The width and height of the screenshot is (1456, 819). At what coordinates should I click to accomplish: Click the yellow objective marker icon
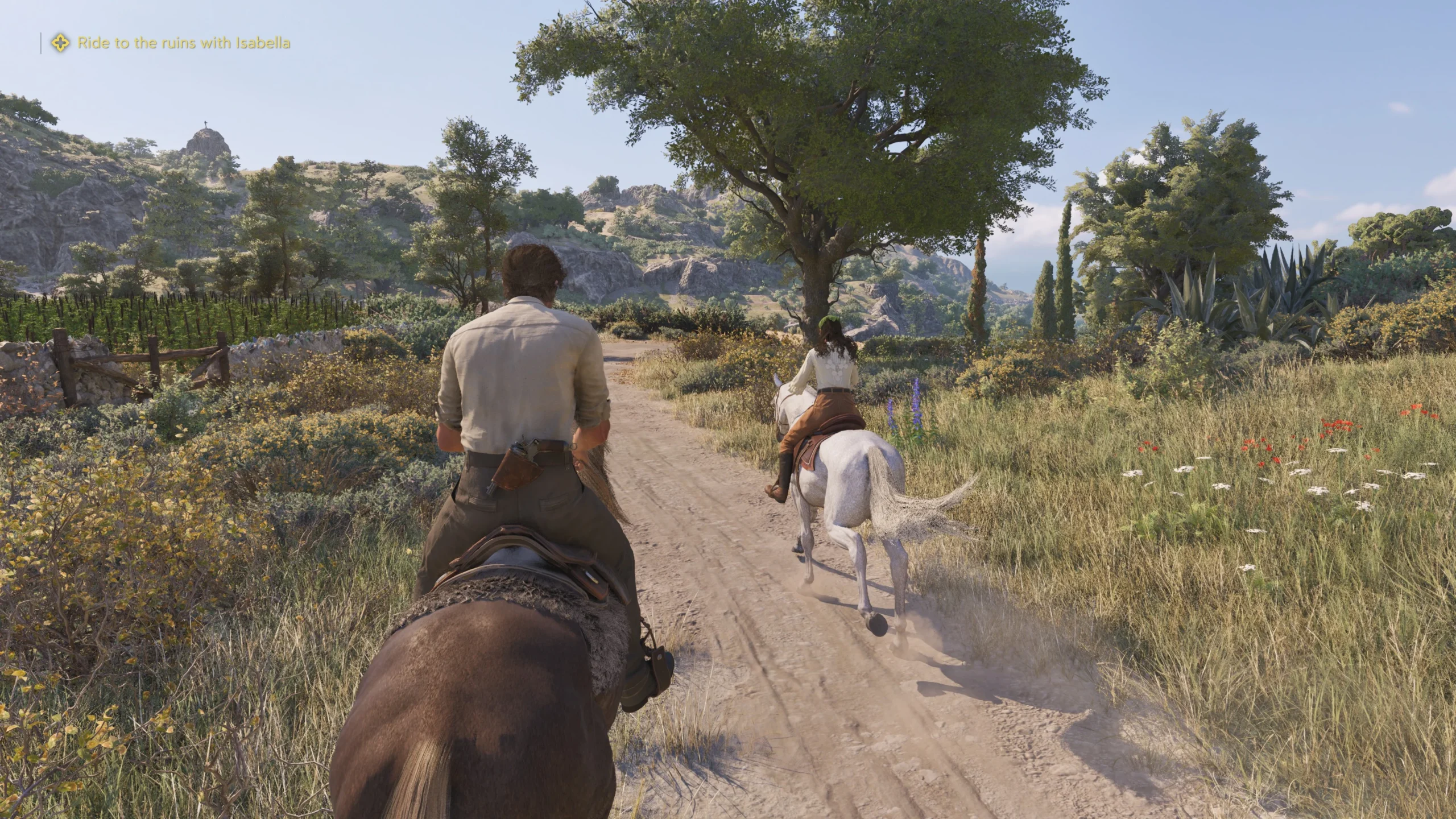click(60, 43)
